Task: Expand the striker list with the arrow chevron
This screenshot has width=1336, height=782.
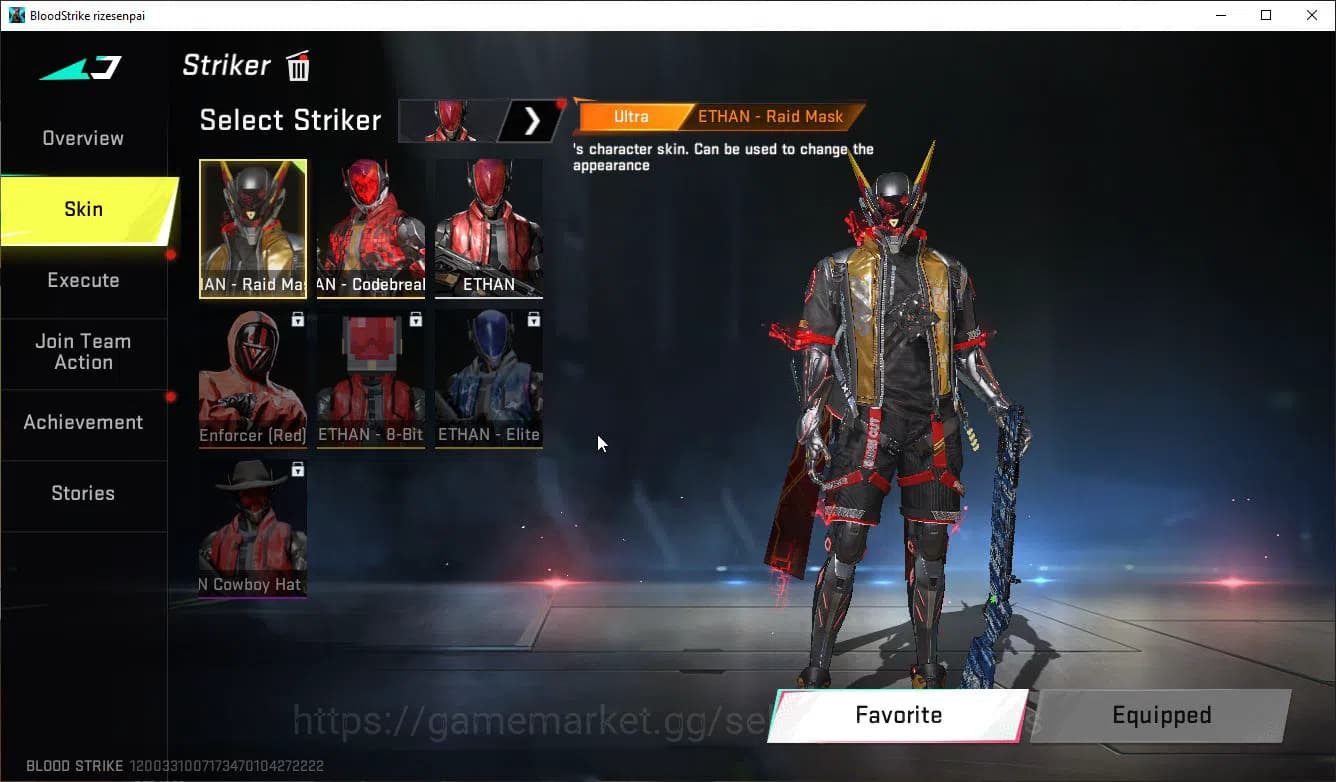Action: pos(531,120)
